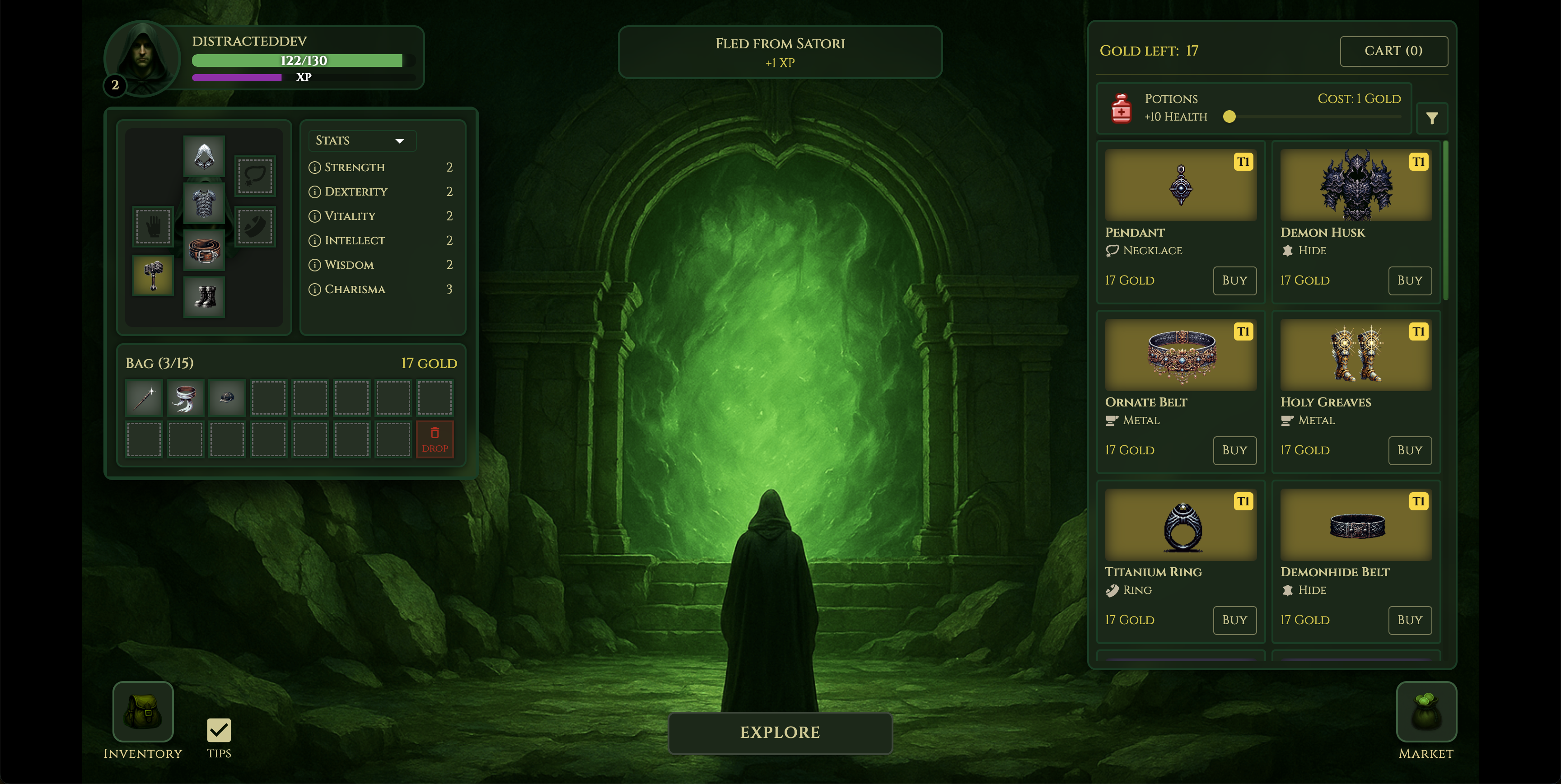Purchase the Ornate Belt

(1234, 450)
